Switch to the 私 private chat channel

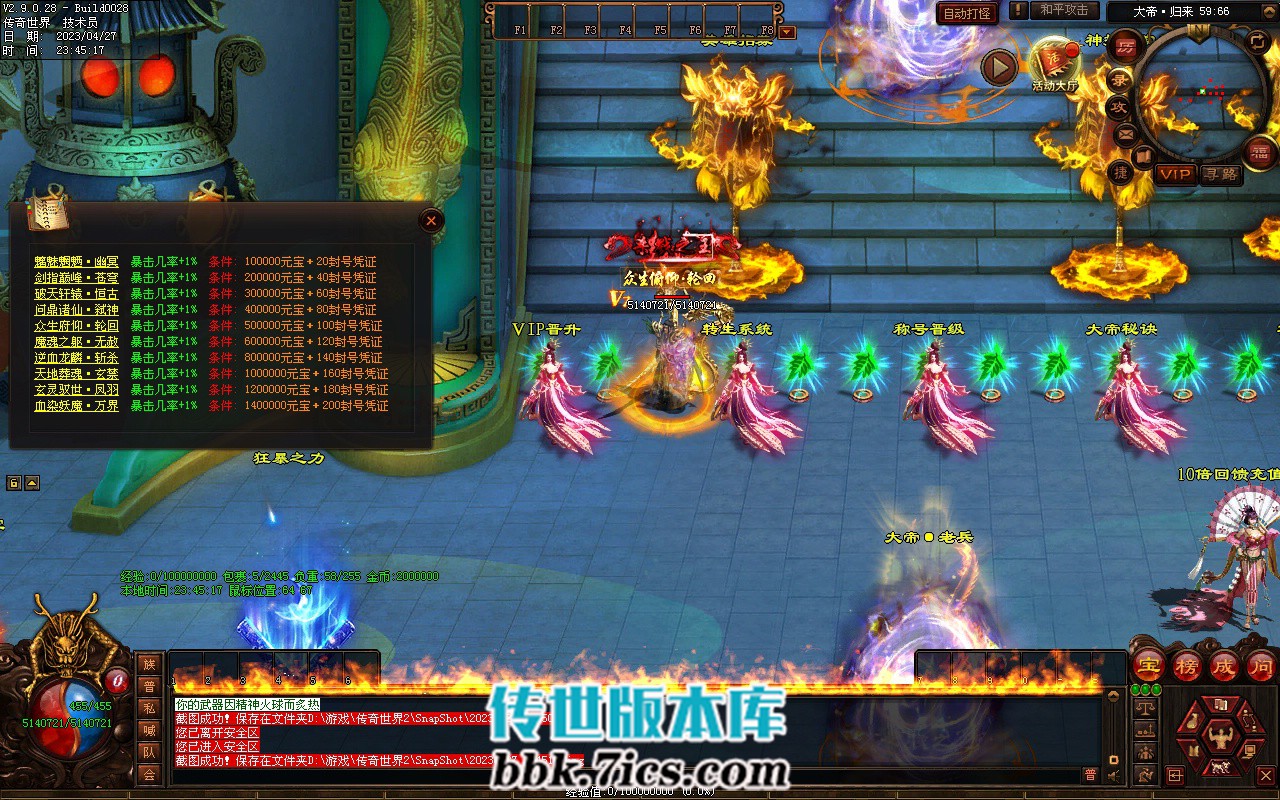(149, 708)
